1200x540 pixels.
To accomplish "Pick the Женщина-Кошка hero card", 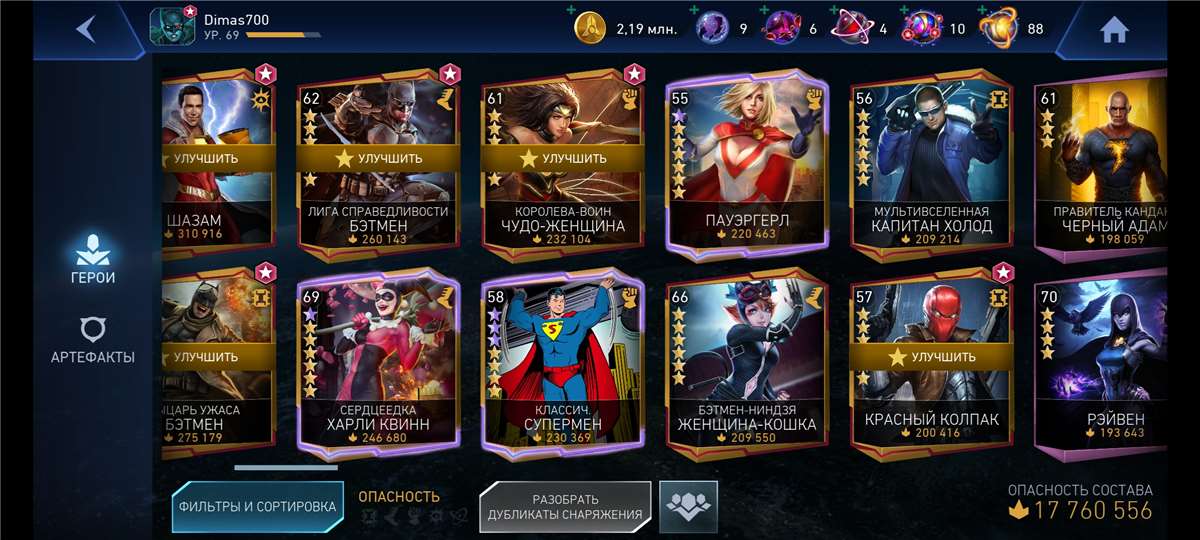I will 746,365.
